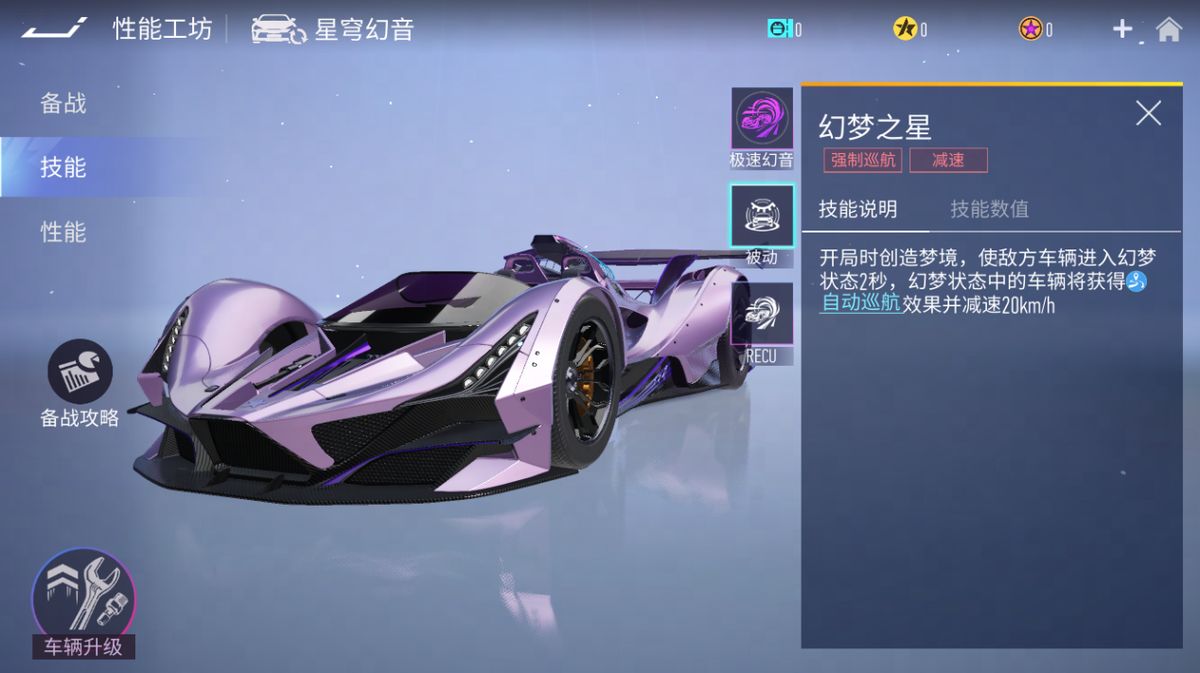The image size is (1200, 673).
Task: Return to the home screen
Action: [1168, 29]
